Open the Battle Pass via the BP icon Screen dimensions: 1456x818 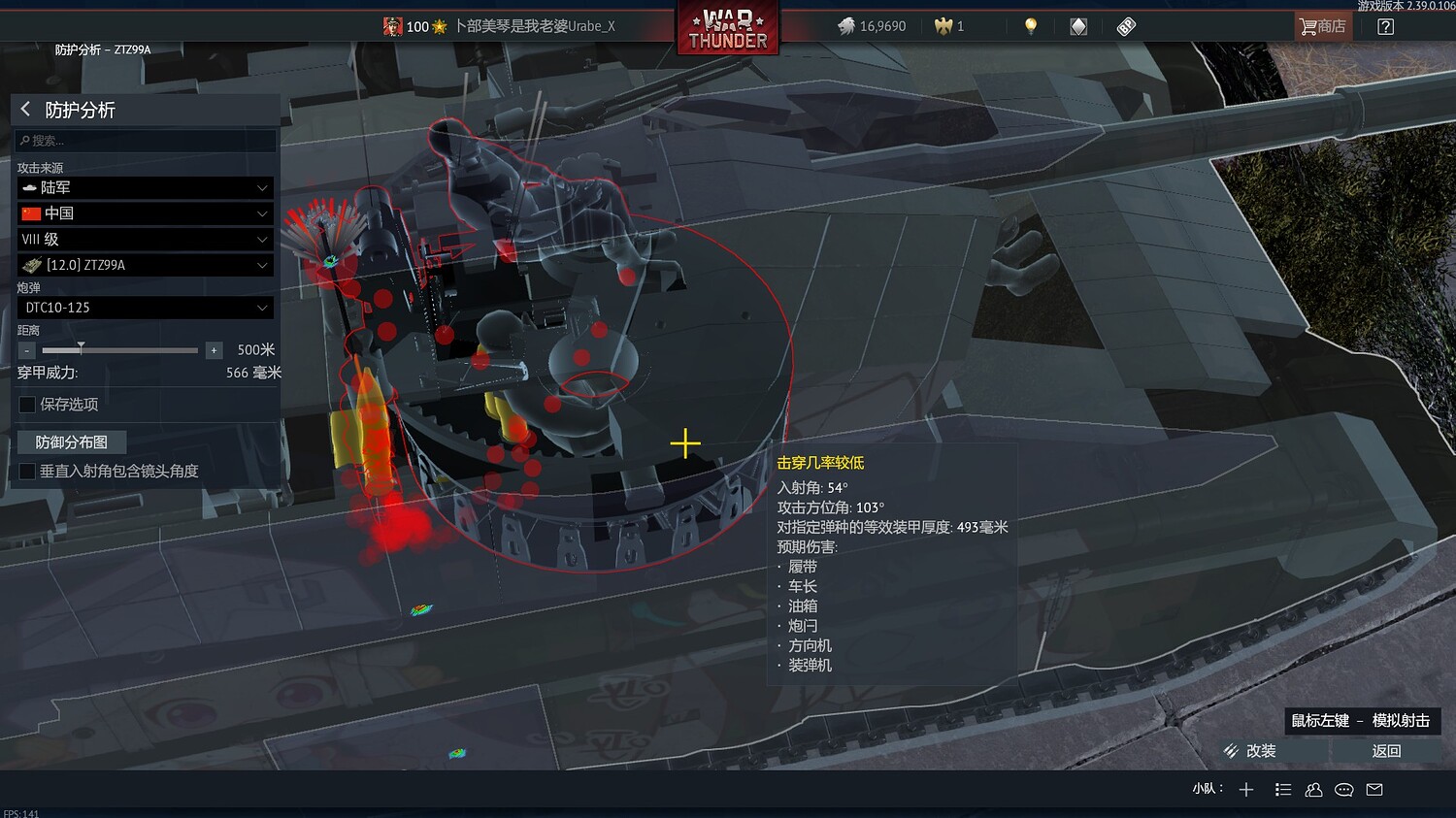coord(1126,26)
